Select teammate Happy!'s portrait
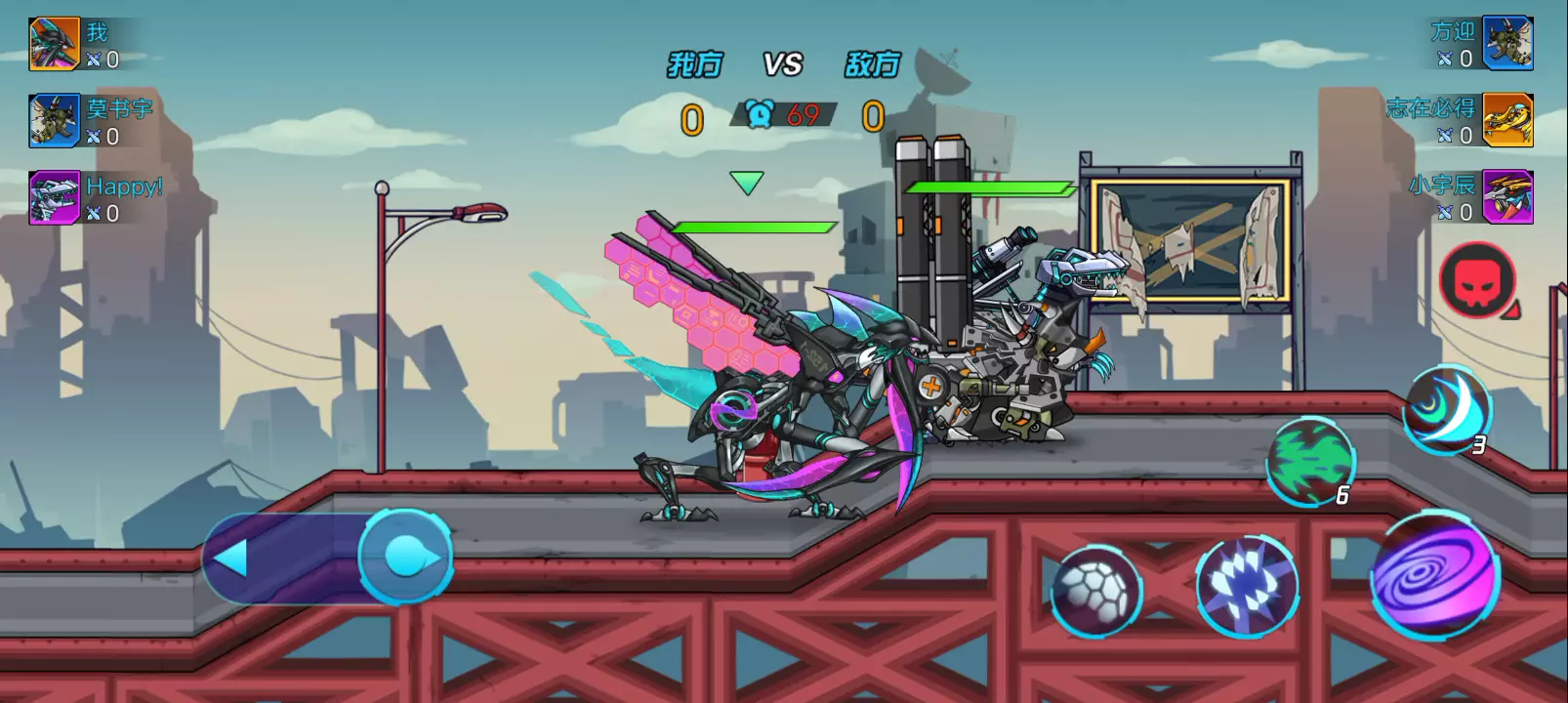1568x703 pixels. point(54,197)
